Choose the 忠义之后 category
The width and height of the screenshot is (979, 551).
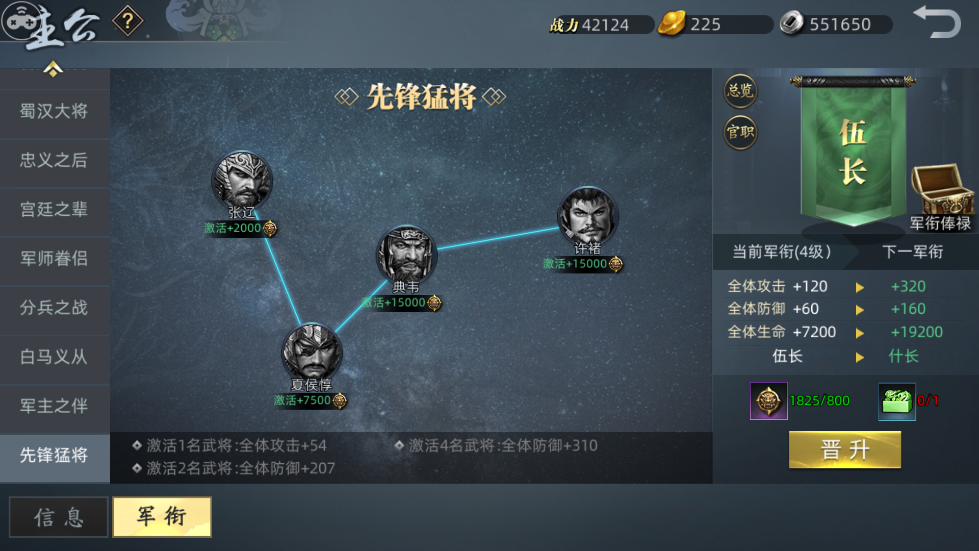(54, 160)
